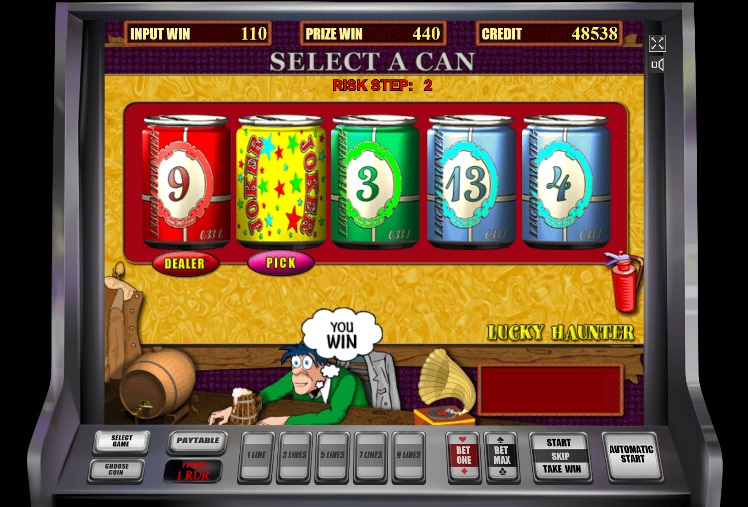Click the Select Game button
This screenshot has width=748, height=507.
pyautogui.click(x=121, y=441)
